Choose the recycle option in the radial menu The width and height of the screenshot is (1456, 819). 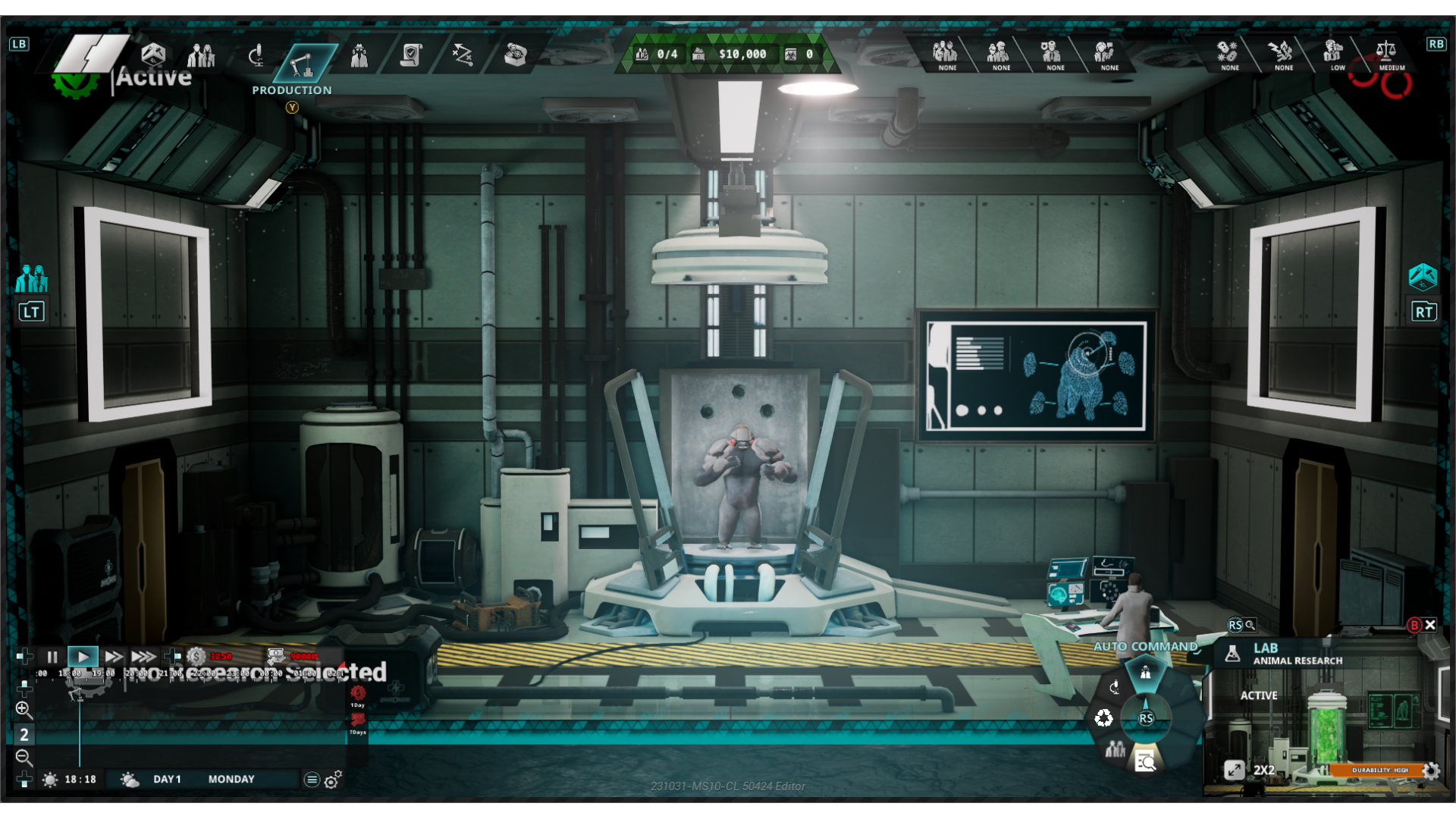pos(1103,718)
